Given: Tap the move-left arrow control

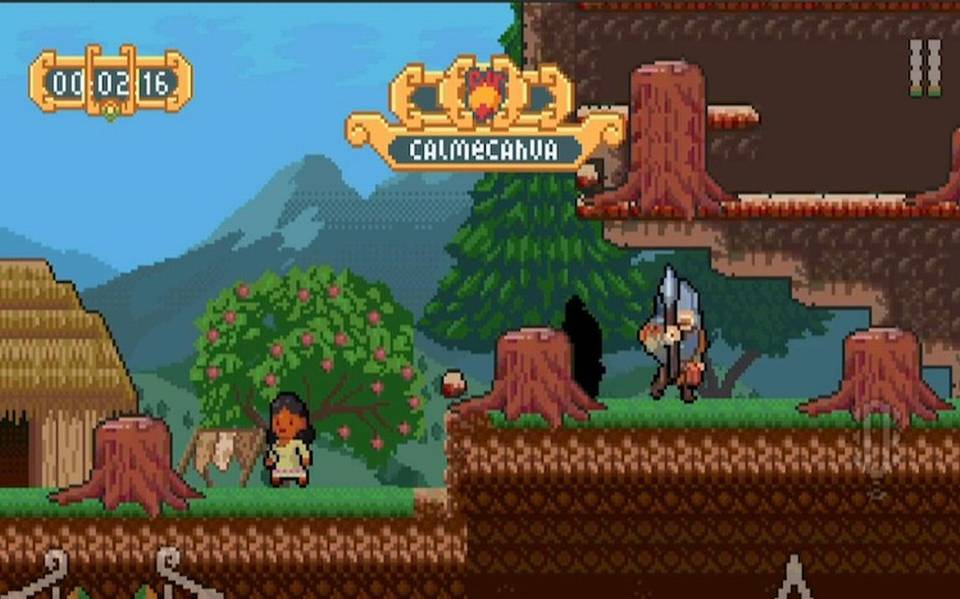Looking at the screenshot, I should pos(45,578).
